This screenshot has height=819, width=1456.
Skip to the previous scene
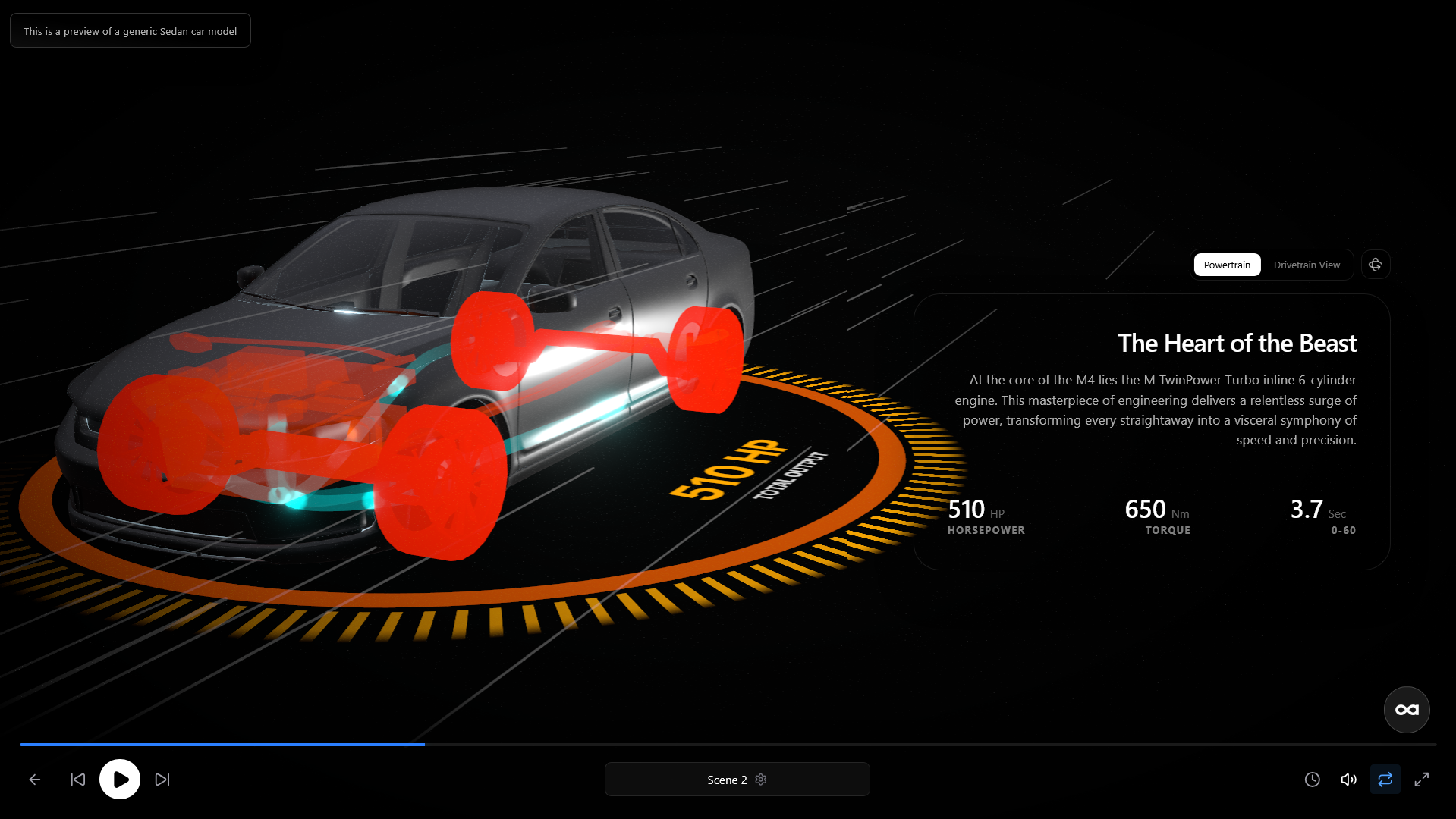pos(77,780)
